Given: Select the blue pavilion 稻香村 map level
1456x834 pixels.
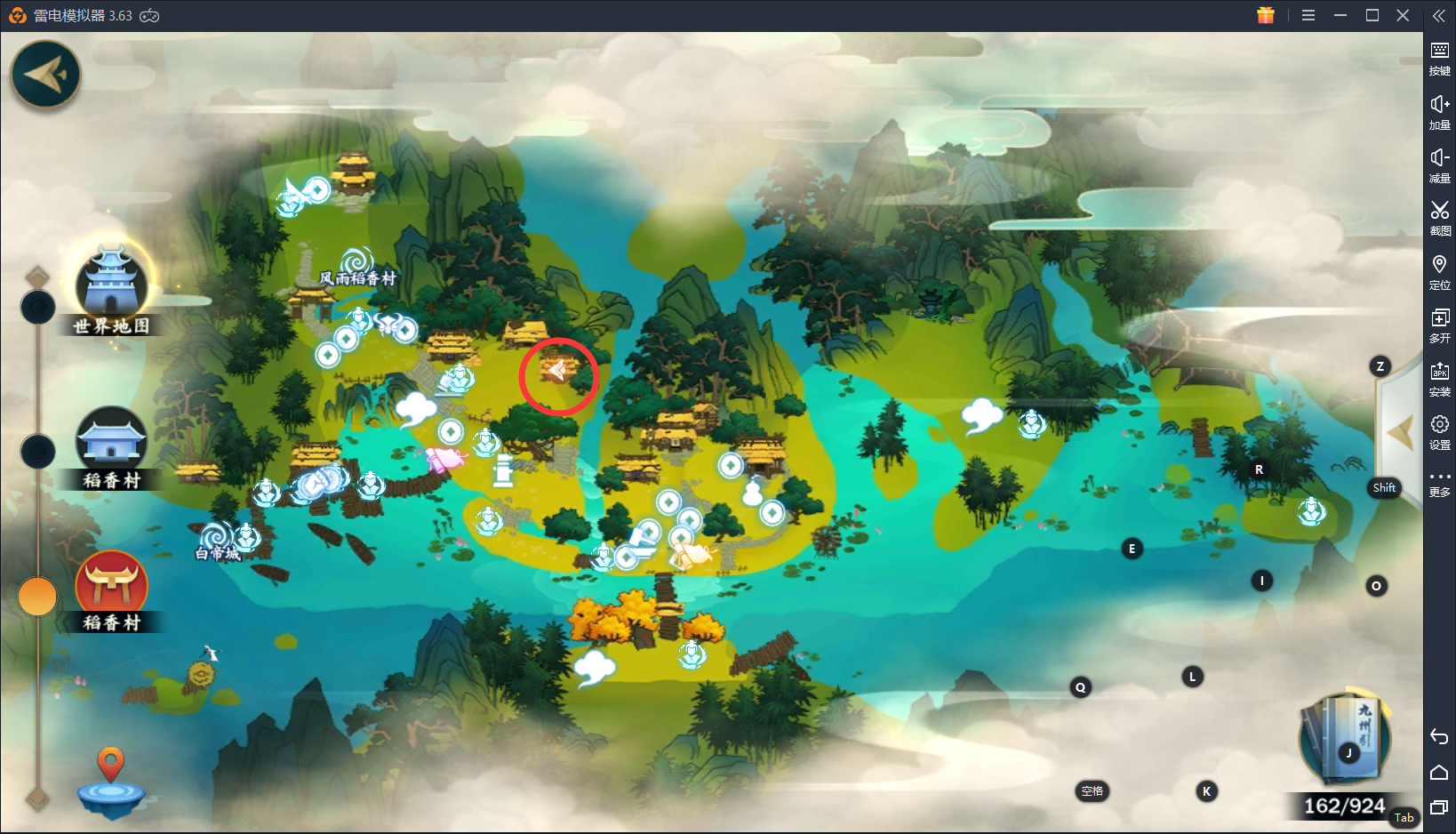Looking at the screenshot, I should click(x=111, y=441).
